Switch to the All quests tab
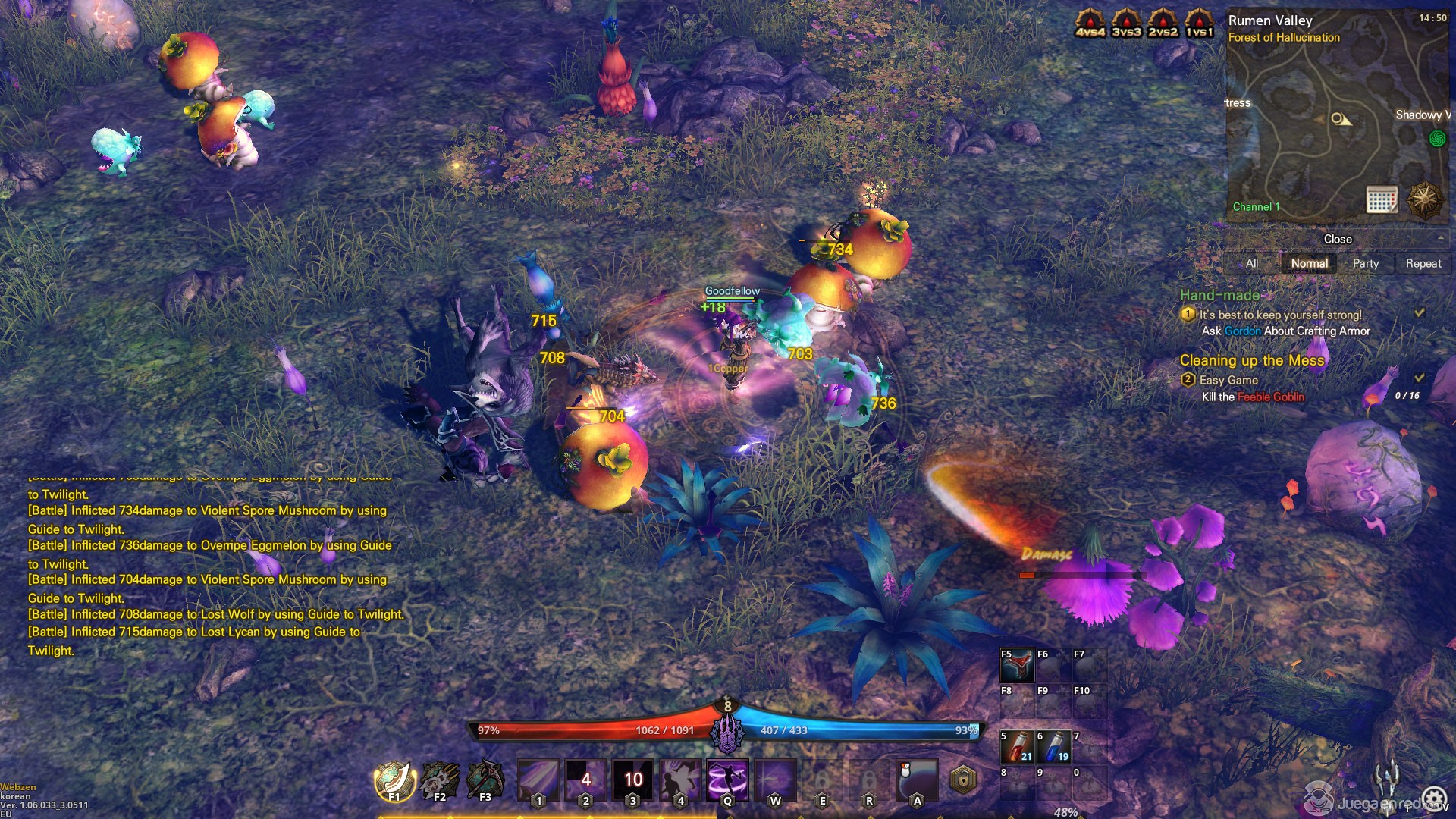This screenshot has width=1456, height=819. click(1252, 263)
